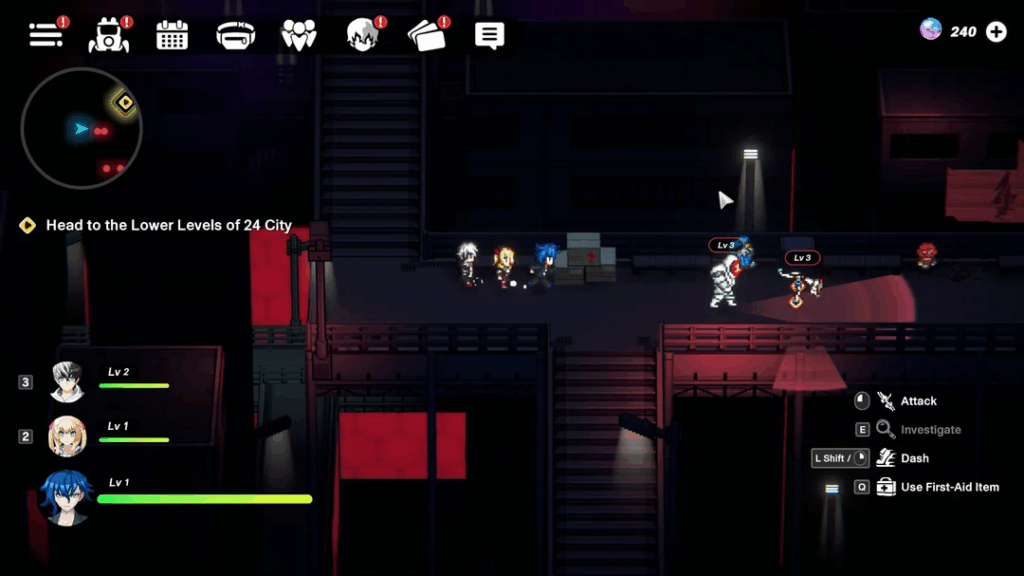The height and width of the screenshot is (576, 1024).
Task: Click the Investigate magnifying glass icon
Action: pyautogui.click(x=885, y=430)
